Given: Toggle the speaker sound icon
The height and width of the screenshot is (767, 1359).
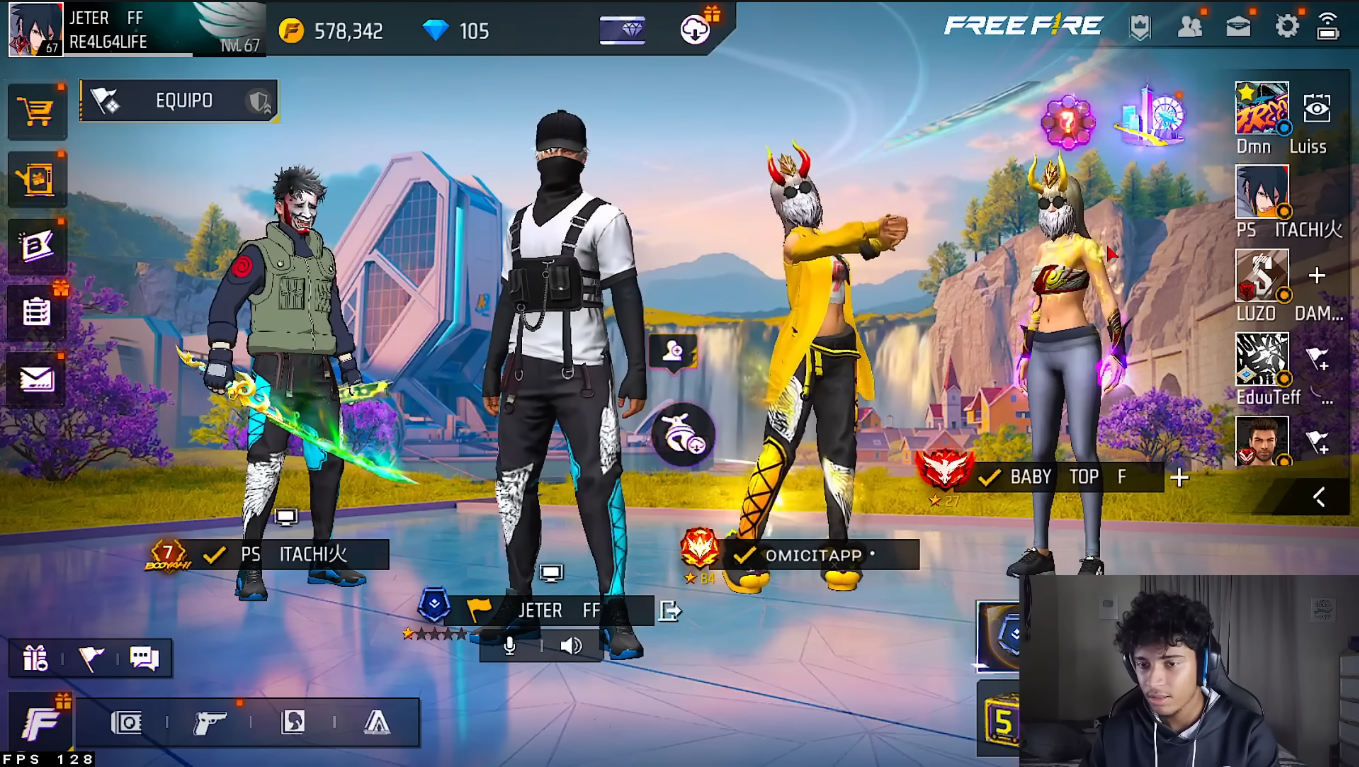Looking at the screenshot, I should tap(571, 646).
